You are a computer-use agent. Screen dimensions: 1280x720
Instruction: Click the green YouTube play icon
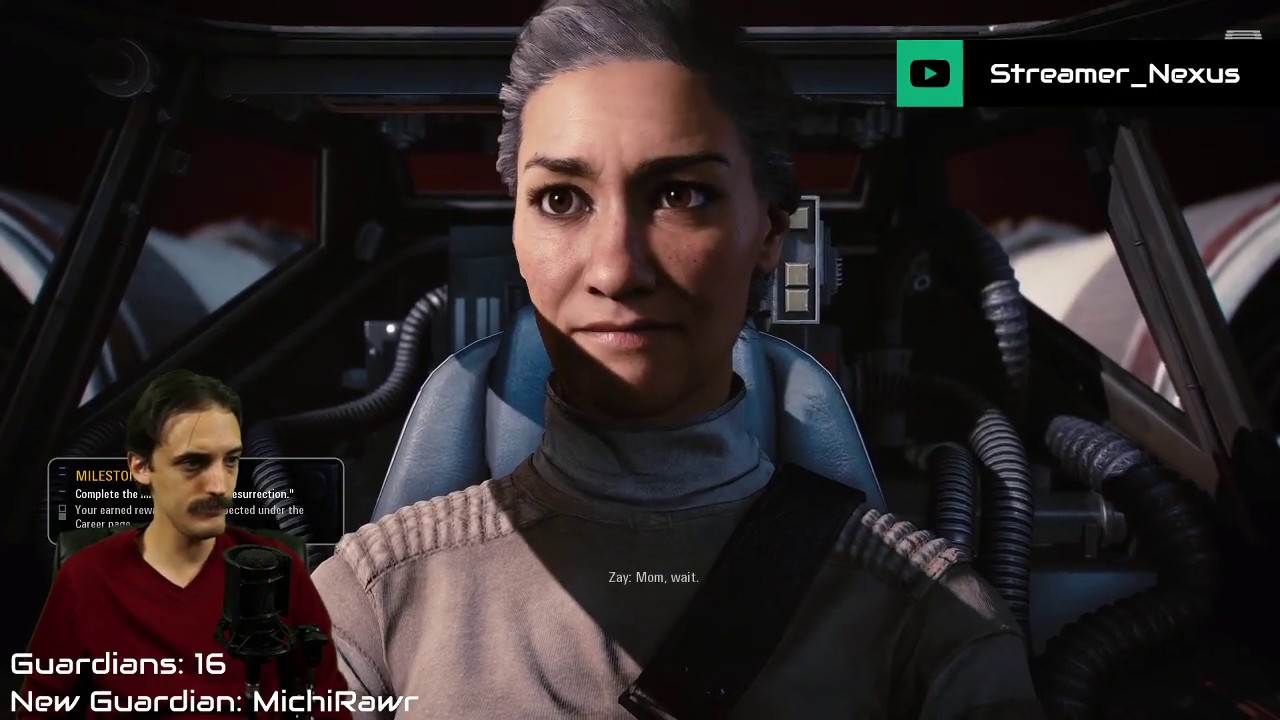point(929,73)
